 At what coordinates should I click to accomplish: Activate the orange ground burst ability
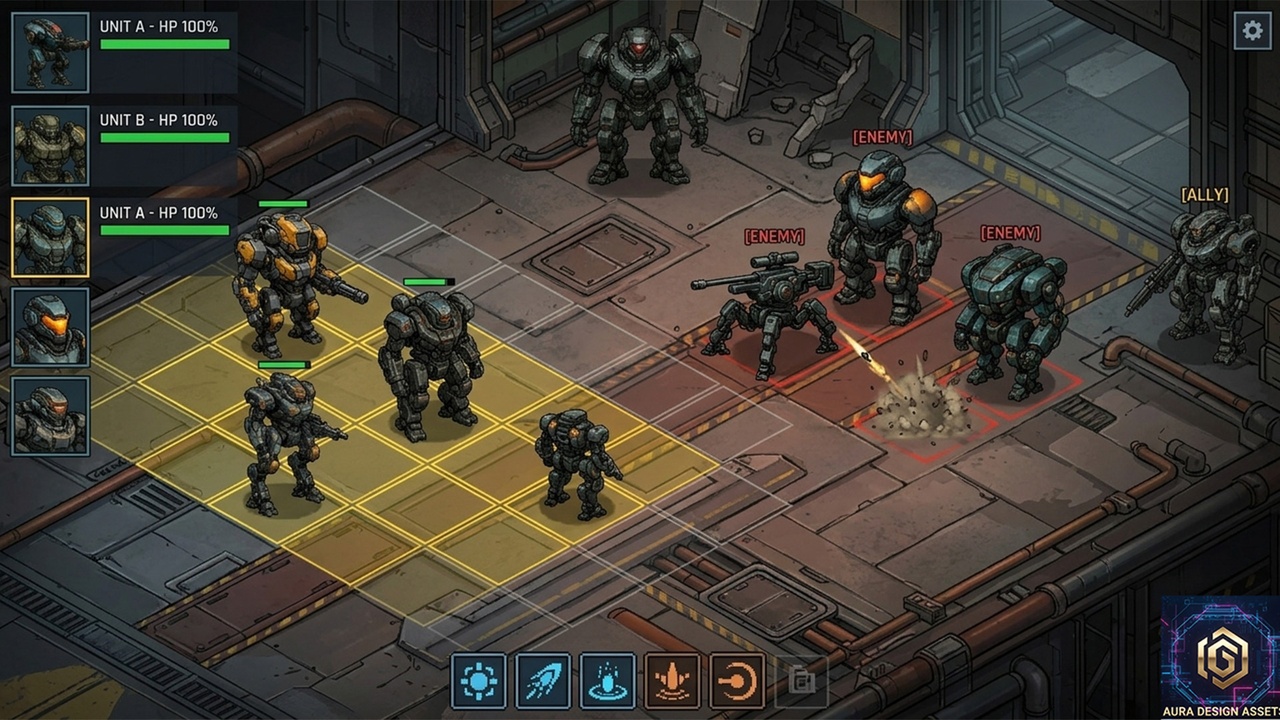tap(672, 681)
